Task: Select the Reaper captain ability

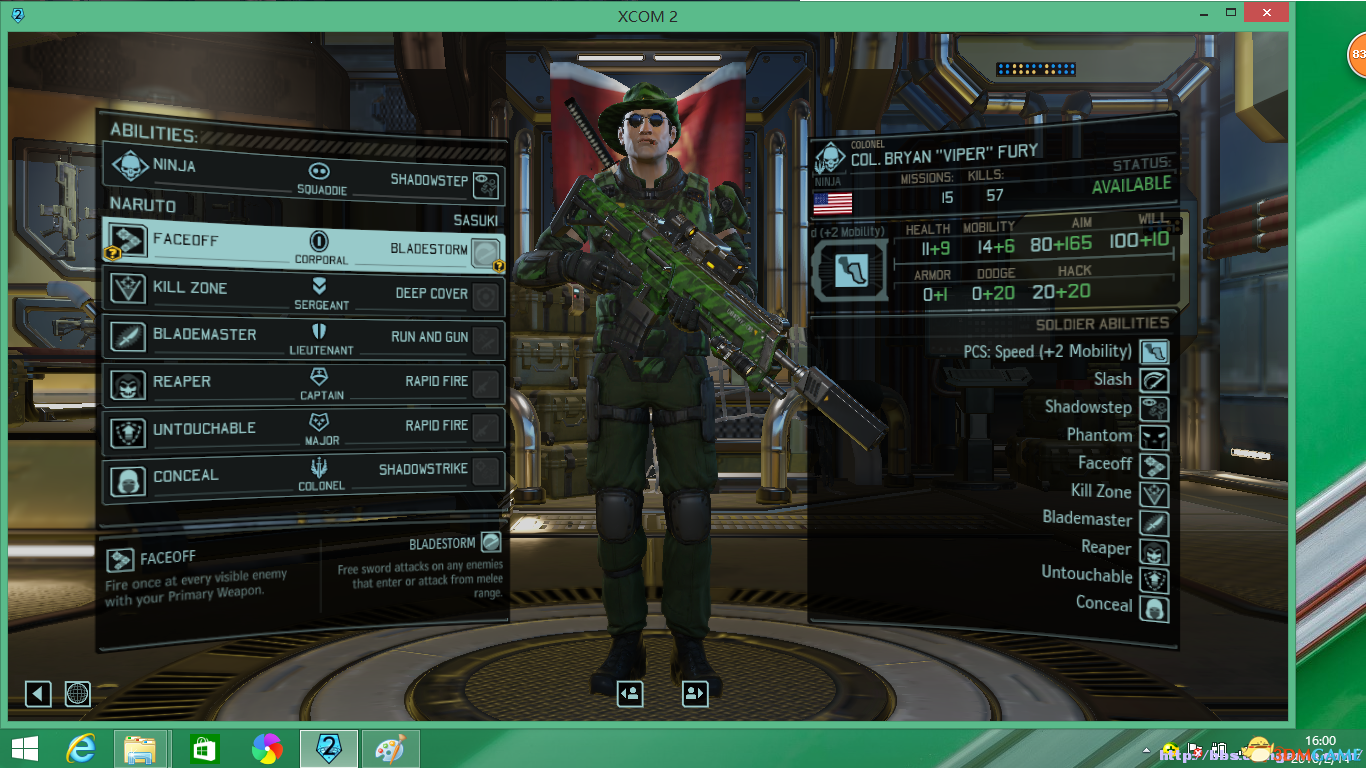Action: pyautogui.click(x=182, y=382)
